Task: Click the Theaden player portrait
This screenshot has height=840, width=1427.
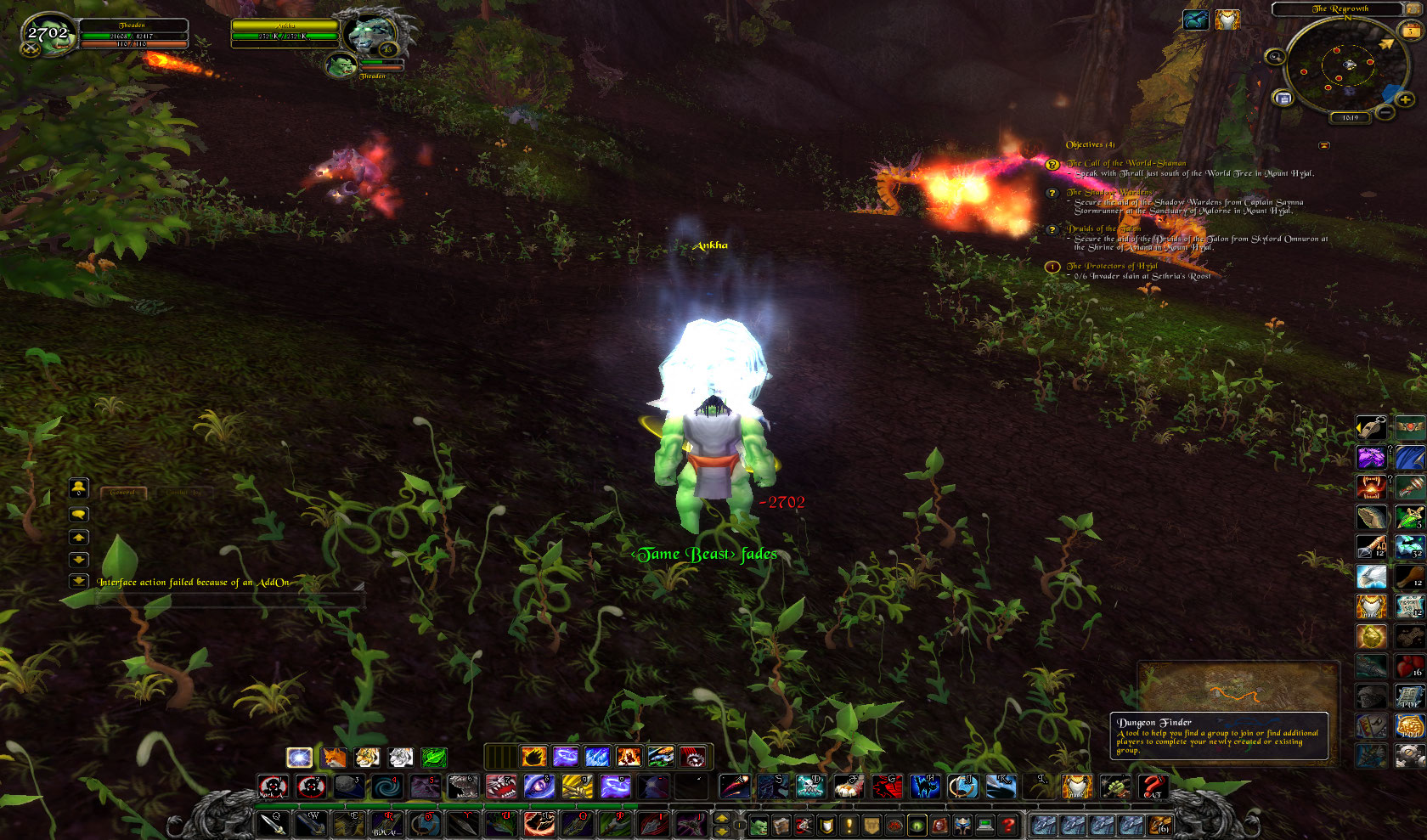Action: (x=48, y=36)
